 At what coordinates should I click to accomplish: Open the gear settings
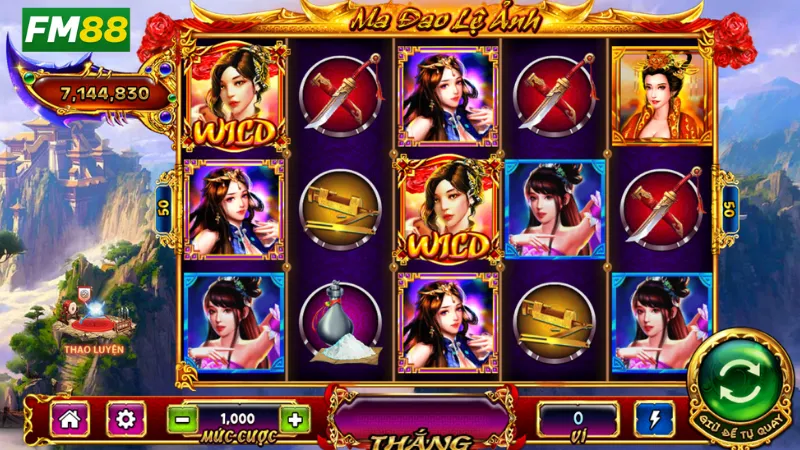(126, 419)
